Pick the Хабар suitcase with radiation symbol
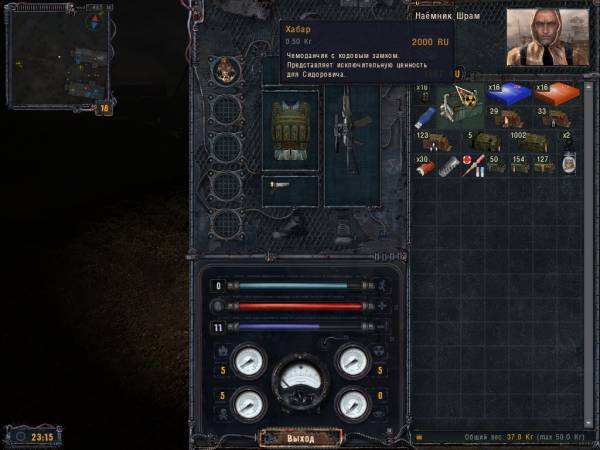 [462, 105]
